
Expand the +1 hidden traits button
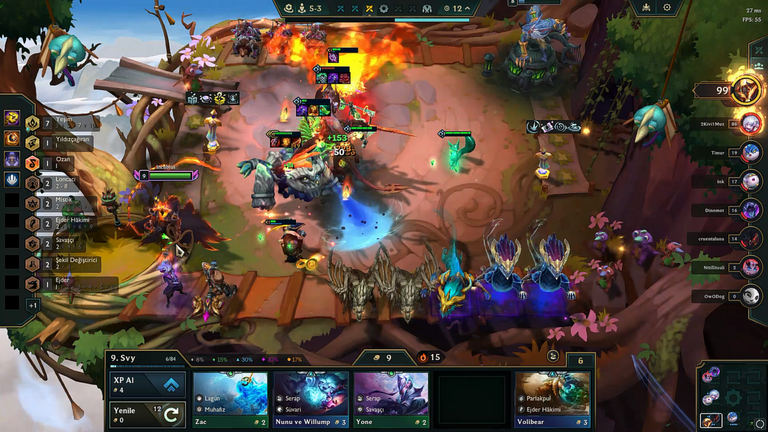pyautogui.click(x=33, y=304)
